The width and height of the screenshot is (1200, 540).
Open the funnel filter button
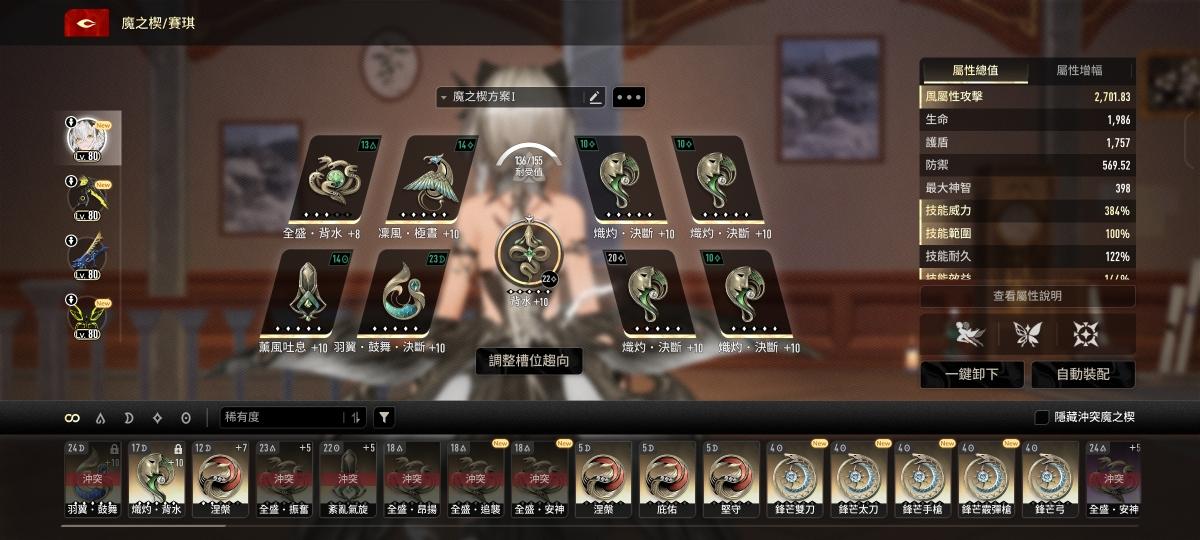(384, 417)
